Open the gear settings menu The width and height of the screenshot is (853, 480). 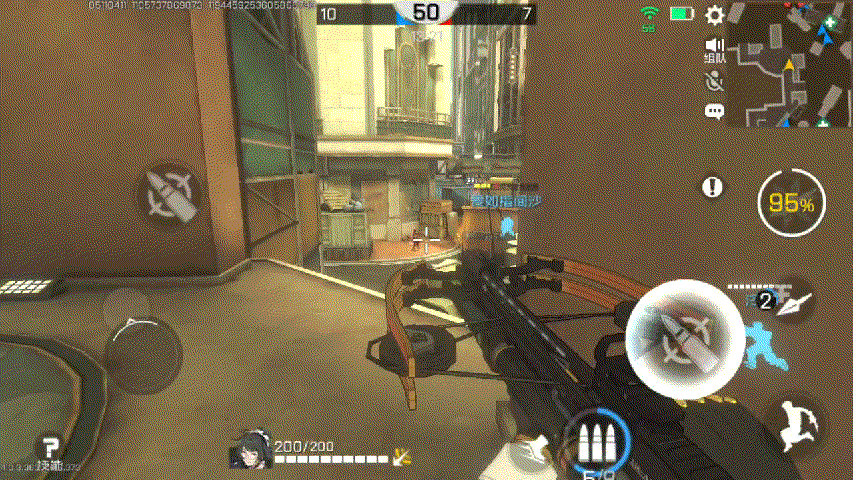point(714,15)
